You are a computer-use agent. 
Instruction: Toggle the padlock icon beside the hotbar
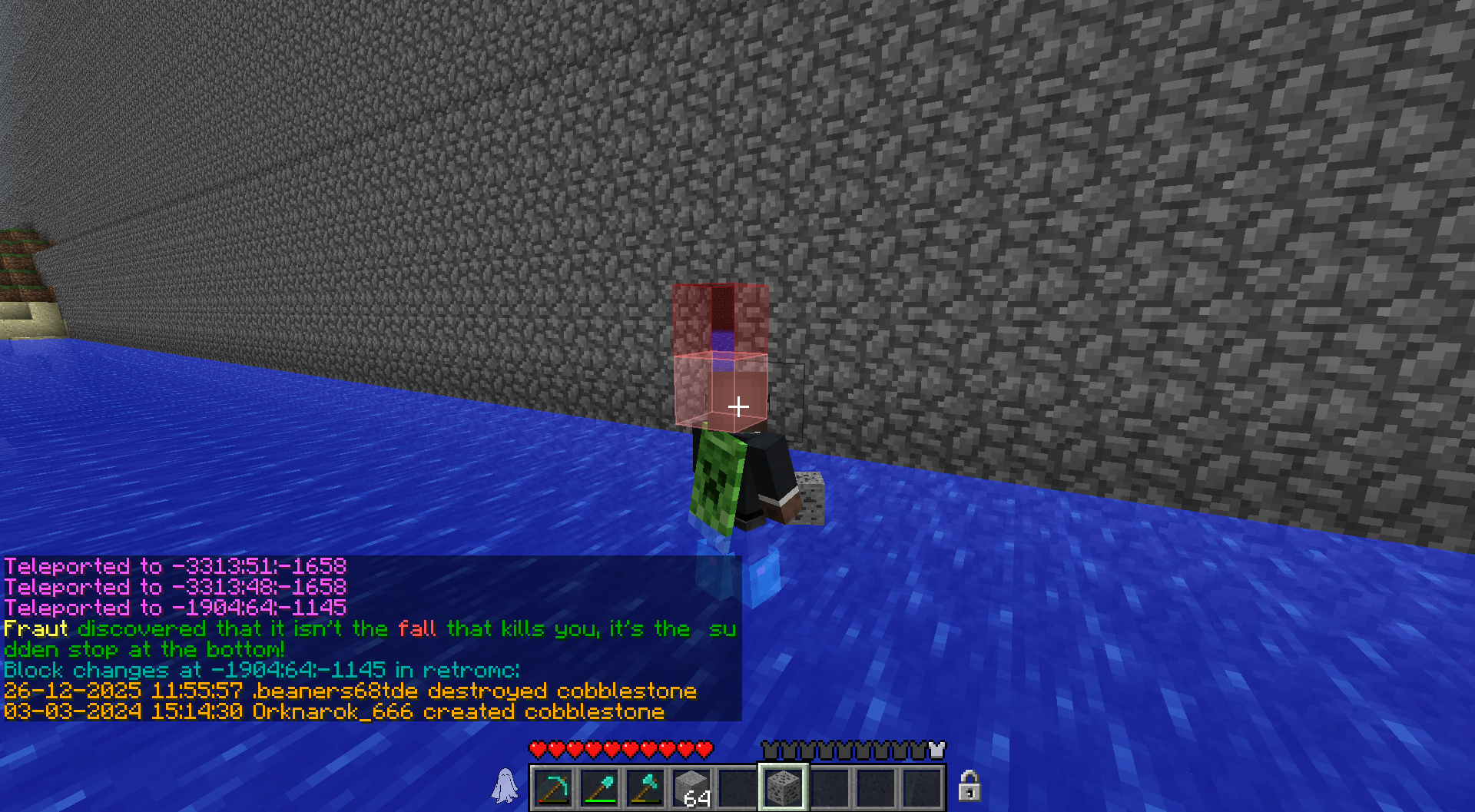click(969, 786)
